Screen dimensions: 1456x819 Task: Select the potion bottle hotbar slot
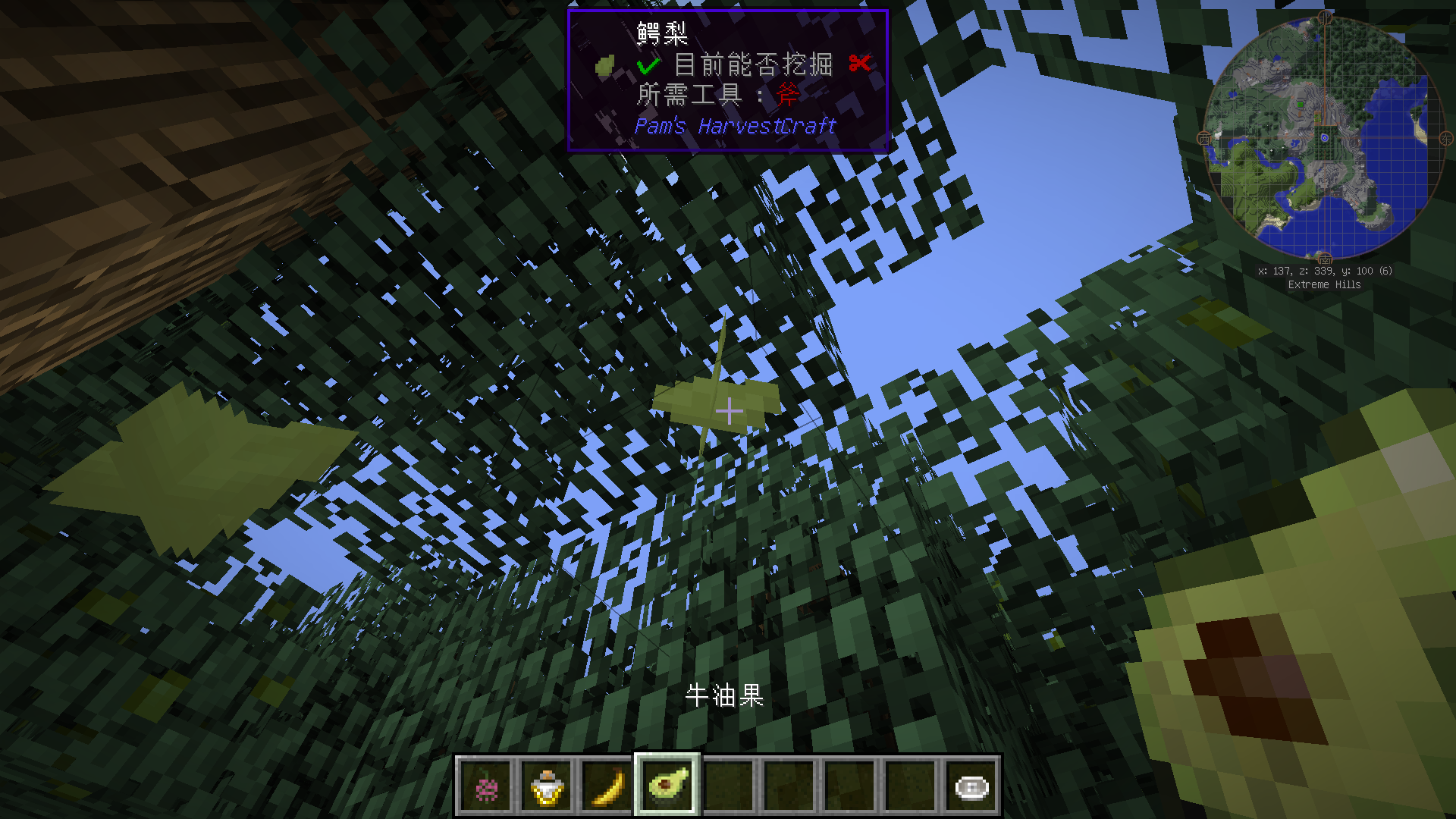(x=547, y=786)
